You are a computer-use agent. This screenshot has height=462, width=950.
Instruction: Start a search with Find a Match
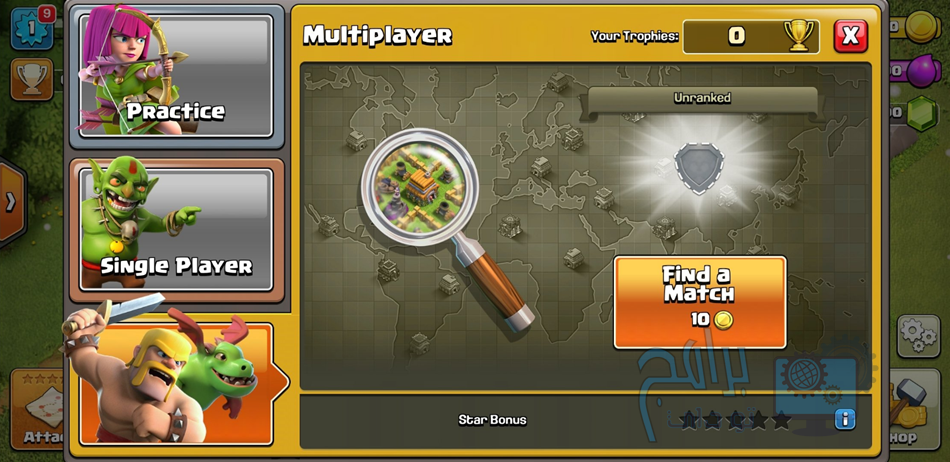click(x=699, y=302)
